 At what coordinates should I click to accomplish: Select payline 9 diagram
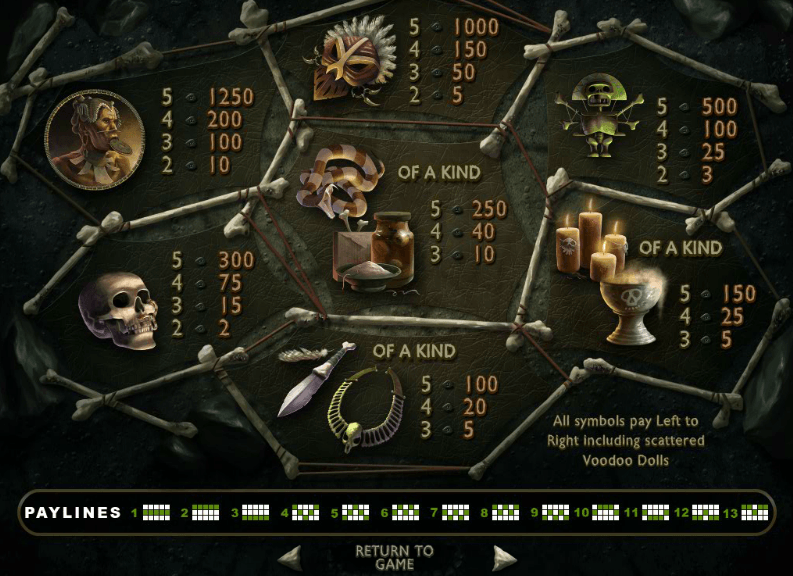point(555,513)
